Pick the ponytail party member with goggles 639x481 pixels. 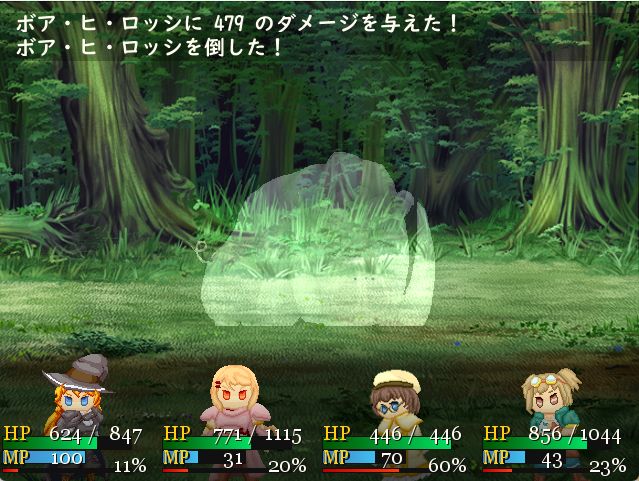coord(551,397)
